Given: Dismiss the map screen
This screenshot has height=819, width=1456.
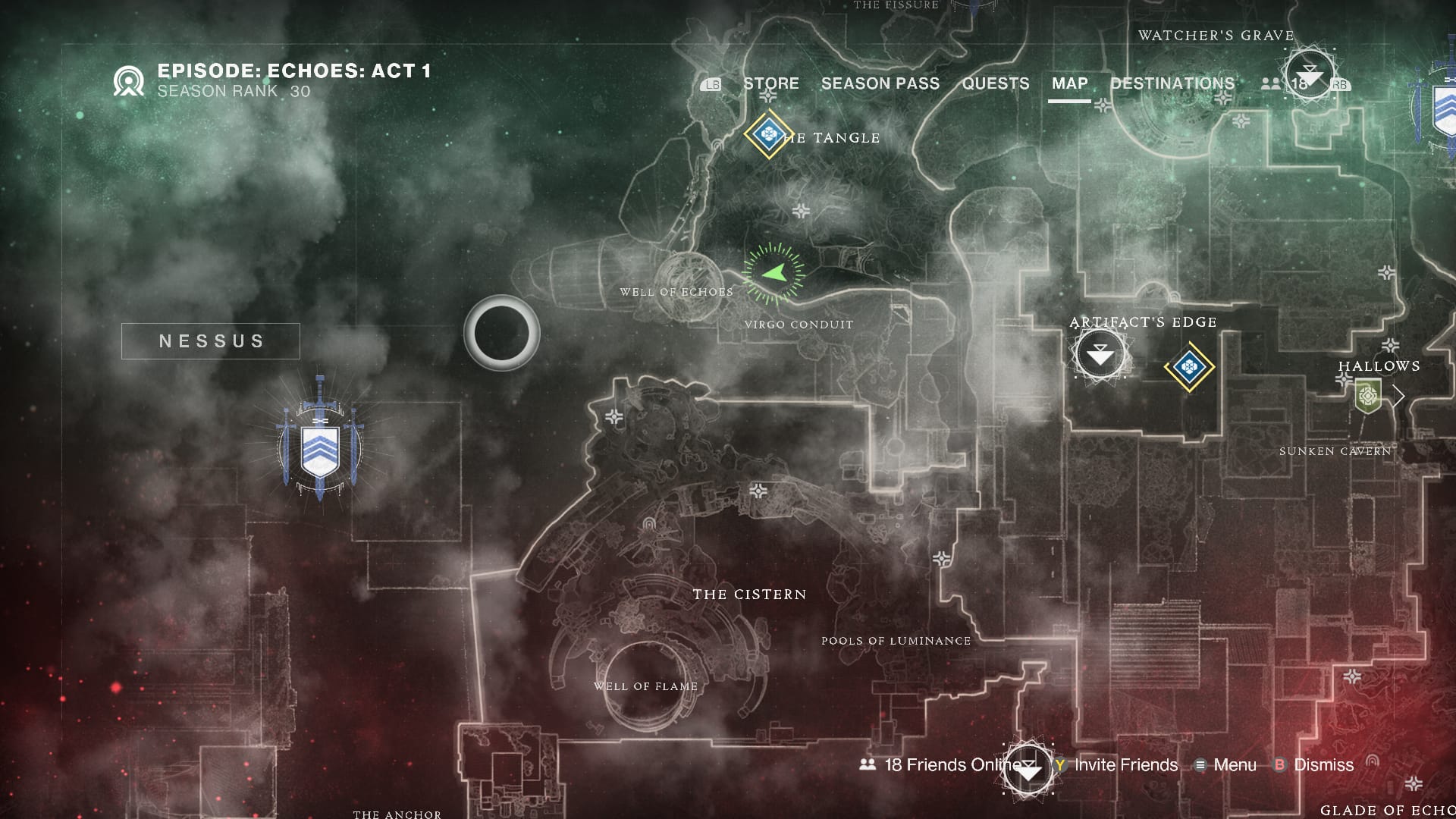Looking at the screenshot, I should pos(1315,765).
